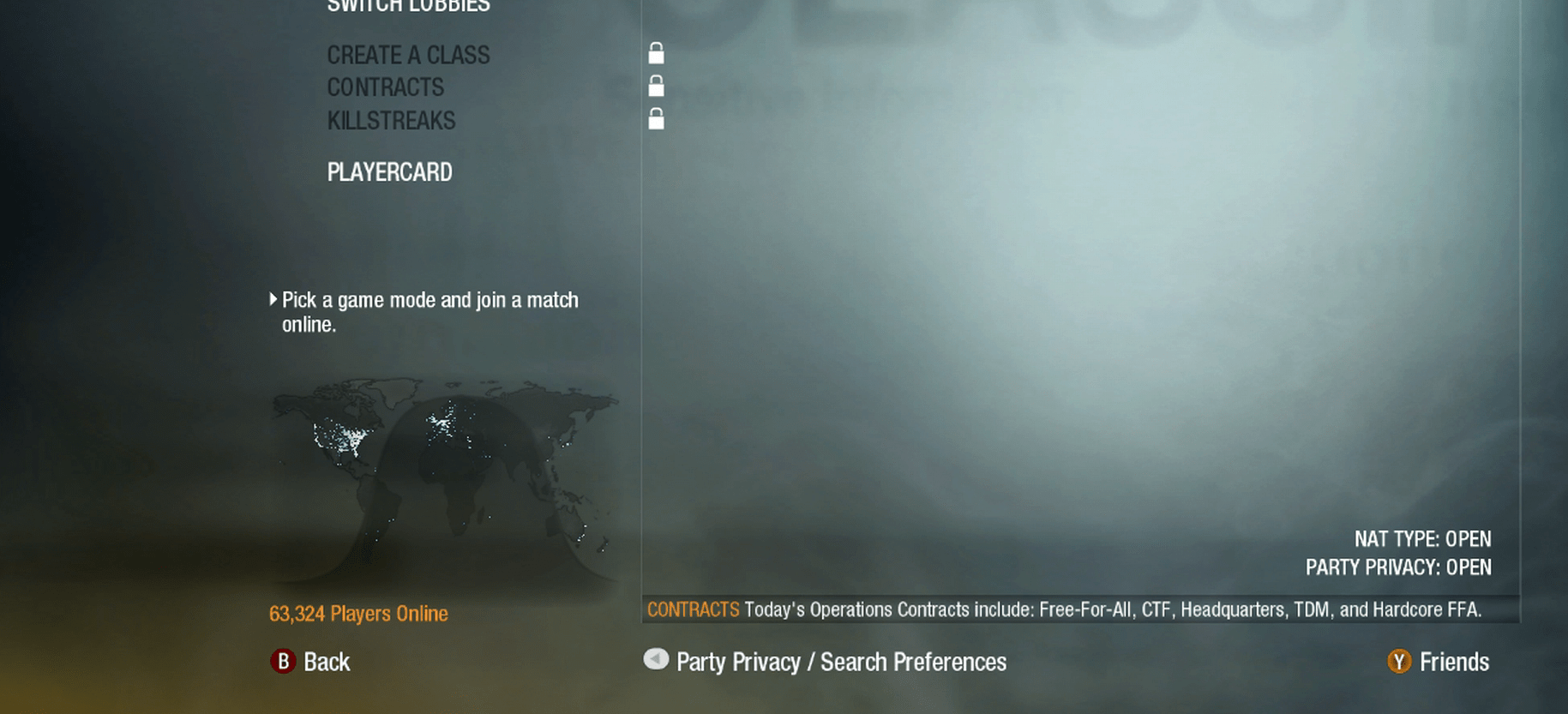Viewport: 1568px width, 714px height.
Task: Click the lock icon beside Killstreaks
Action: pyautogui.click(x=656, y=118)
